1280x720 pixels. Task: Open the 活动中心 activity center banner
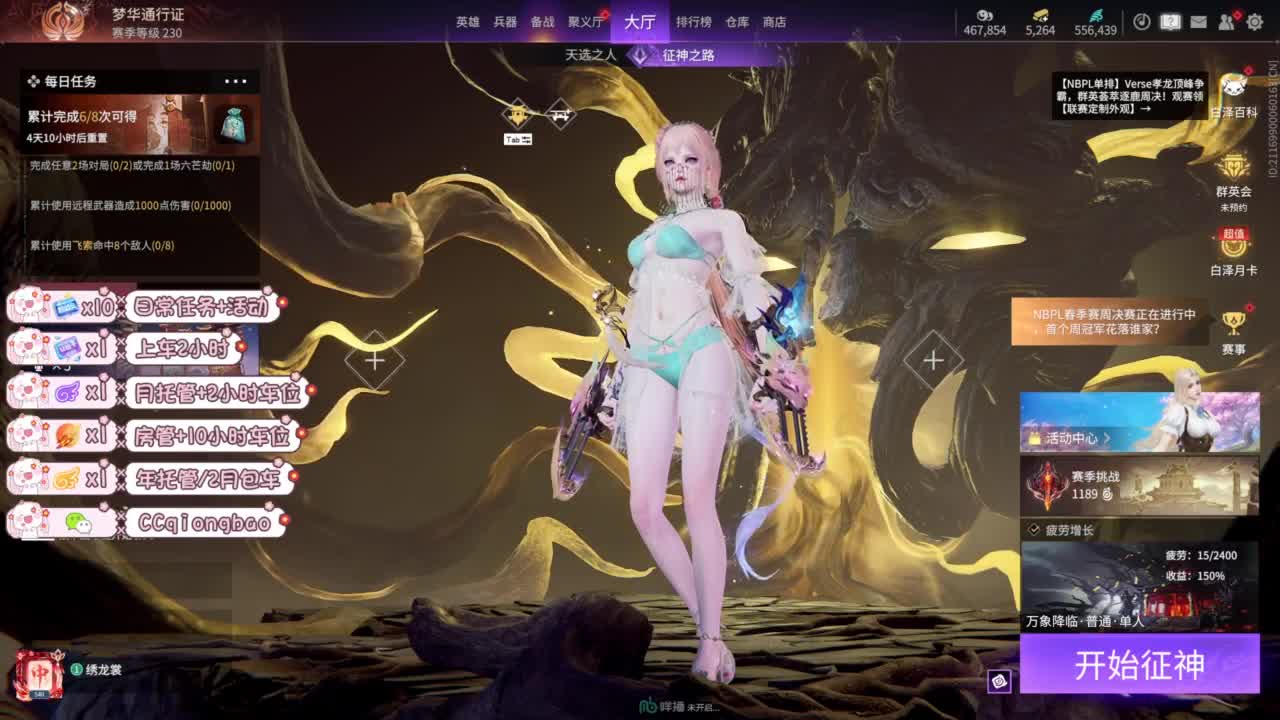tap(1139, 423)
